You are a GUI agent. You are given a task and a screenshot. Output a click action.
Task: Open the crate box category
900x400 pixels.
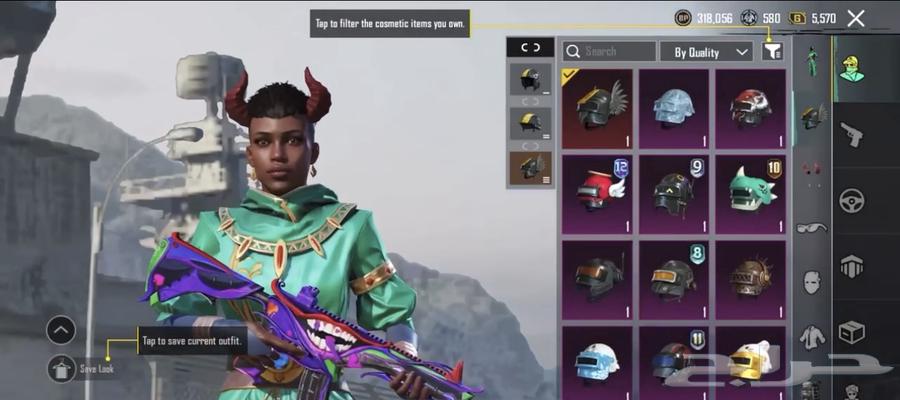tap(852, 332)
